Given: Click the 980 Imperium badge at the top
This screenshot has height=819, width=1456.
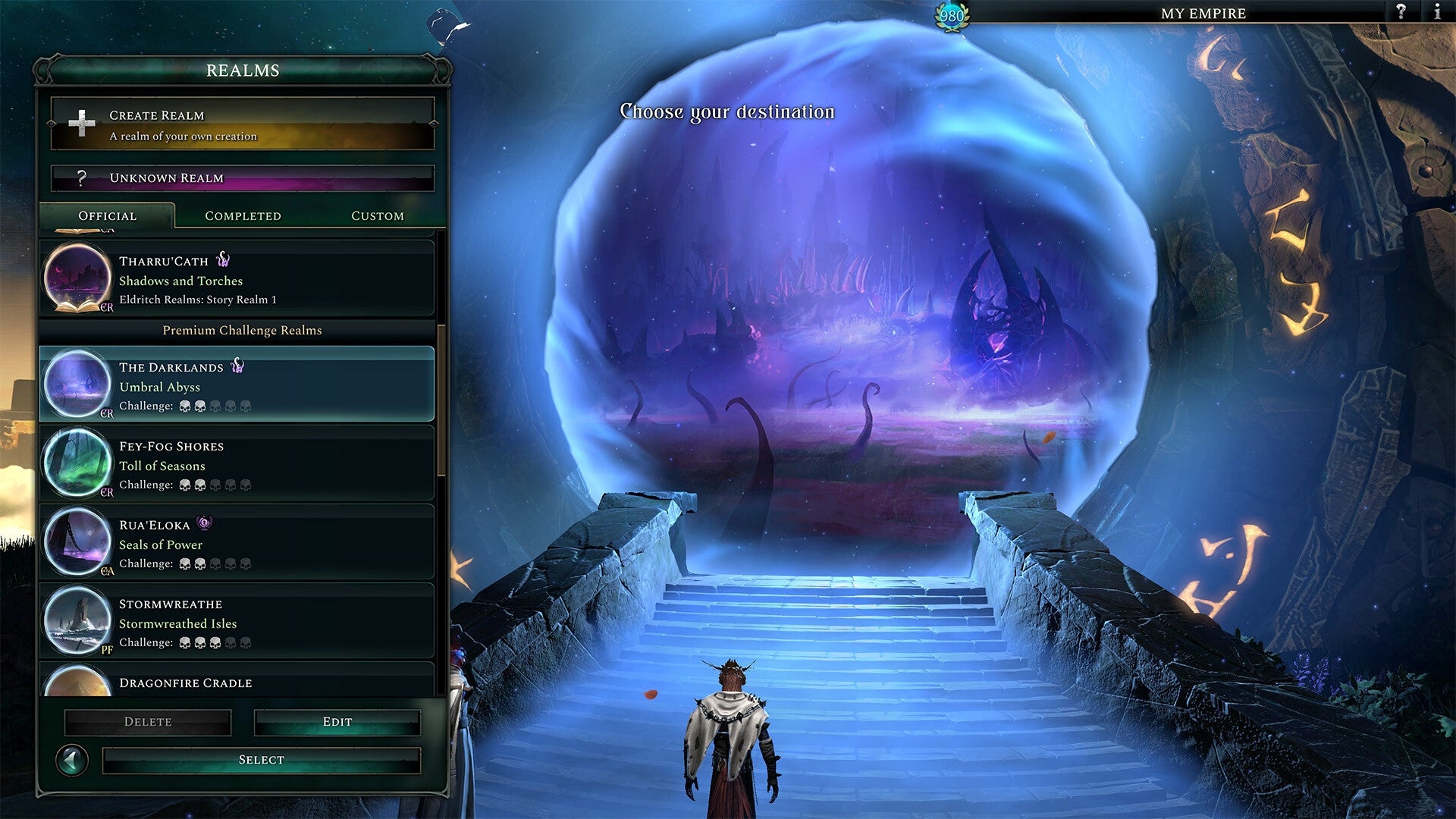Looking at the screenshot, I should (x=950, y=14).
